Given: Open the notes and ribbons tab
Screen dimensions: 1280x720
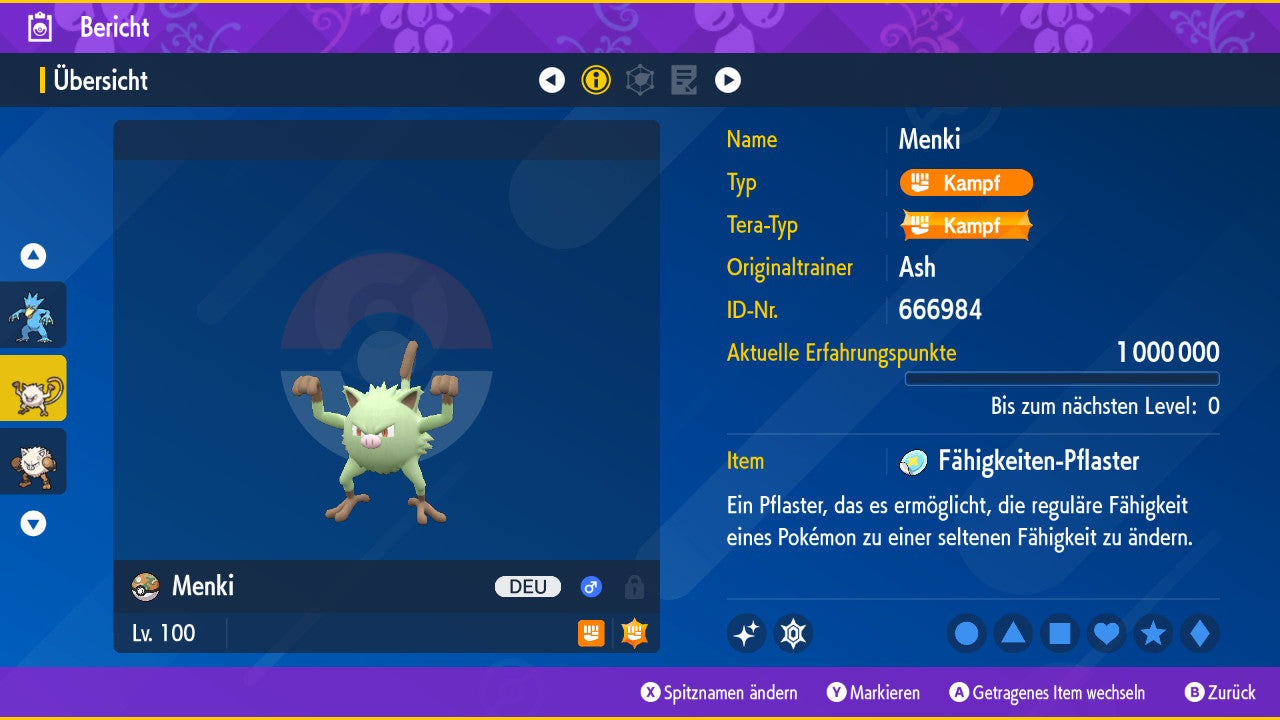Looking at the screenshot, I should pyautogui.click(x=684, y=80).
